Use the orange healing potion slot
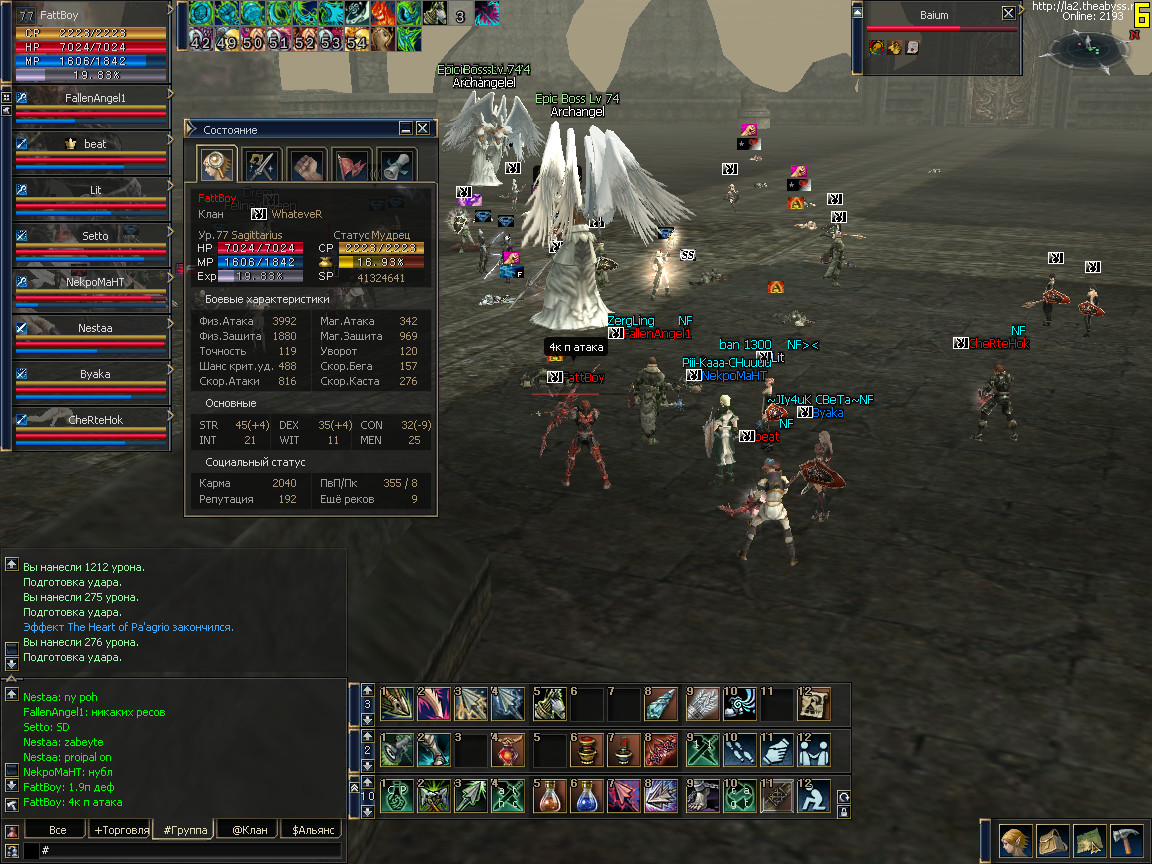This screenshot has width=1152, height=864. pos(547,796)
